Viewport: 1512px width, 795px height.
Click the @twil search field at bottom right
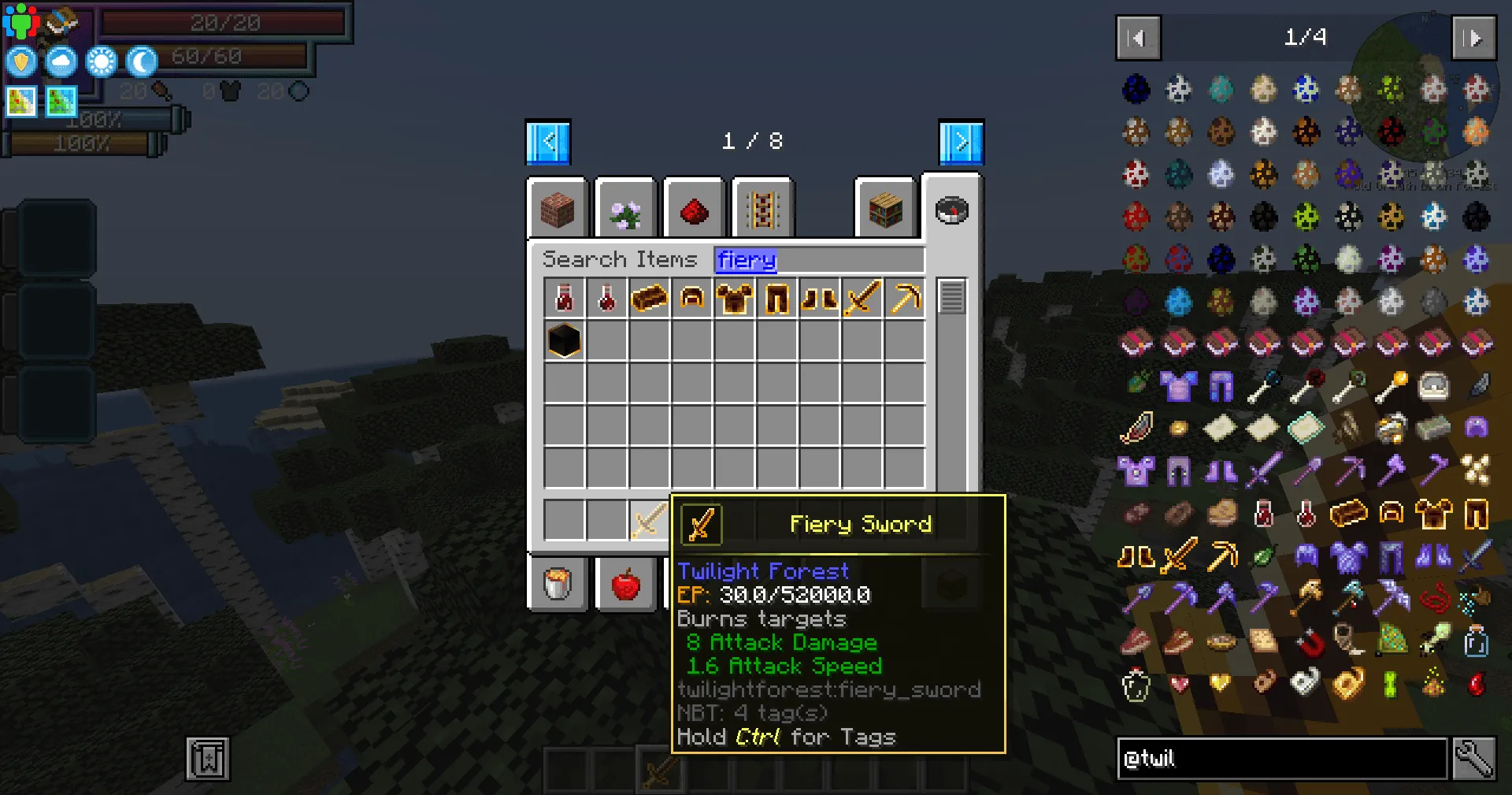1284,759
